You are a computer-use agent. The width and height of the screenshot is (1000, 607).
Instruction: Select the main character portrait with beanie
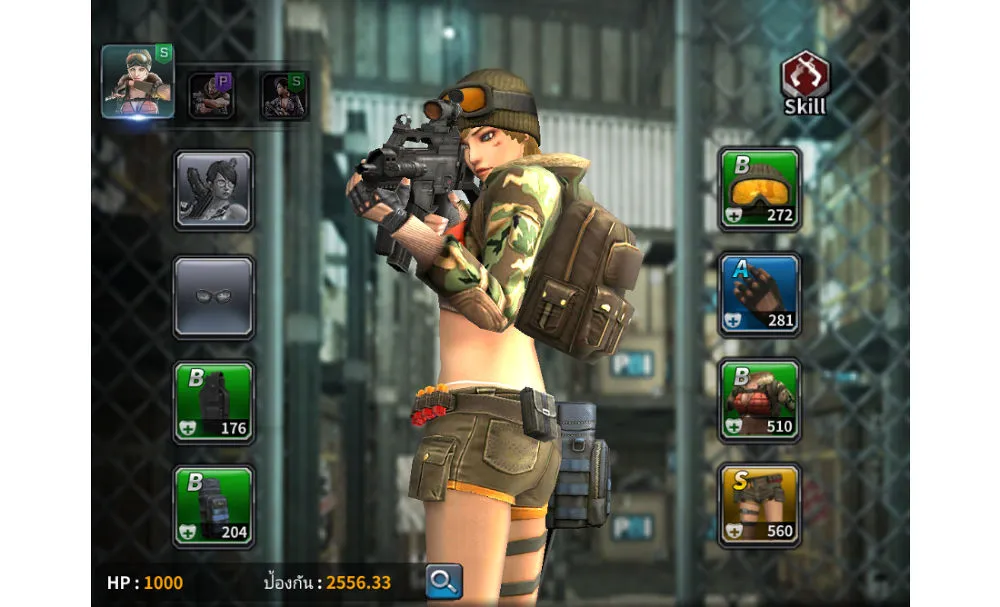tap(137, 81)
